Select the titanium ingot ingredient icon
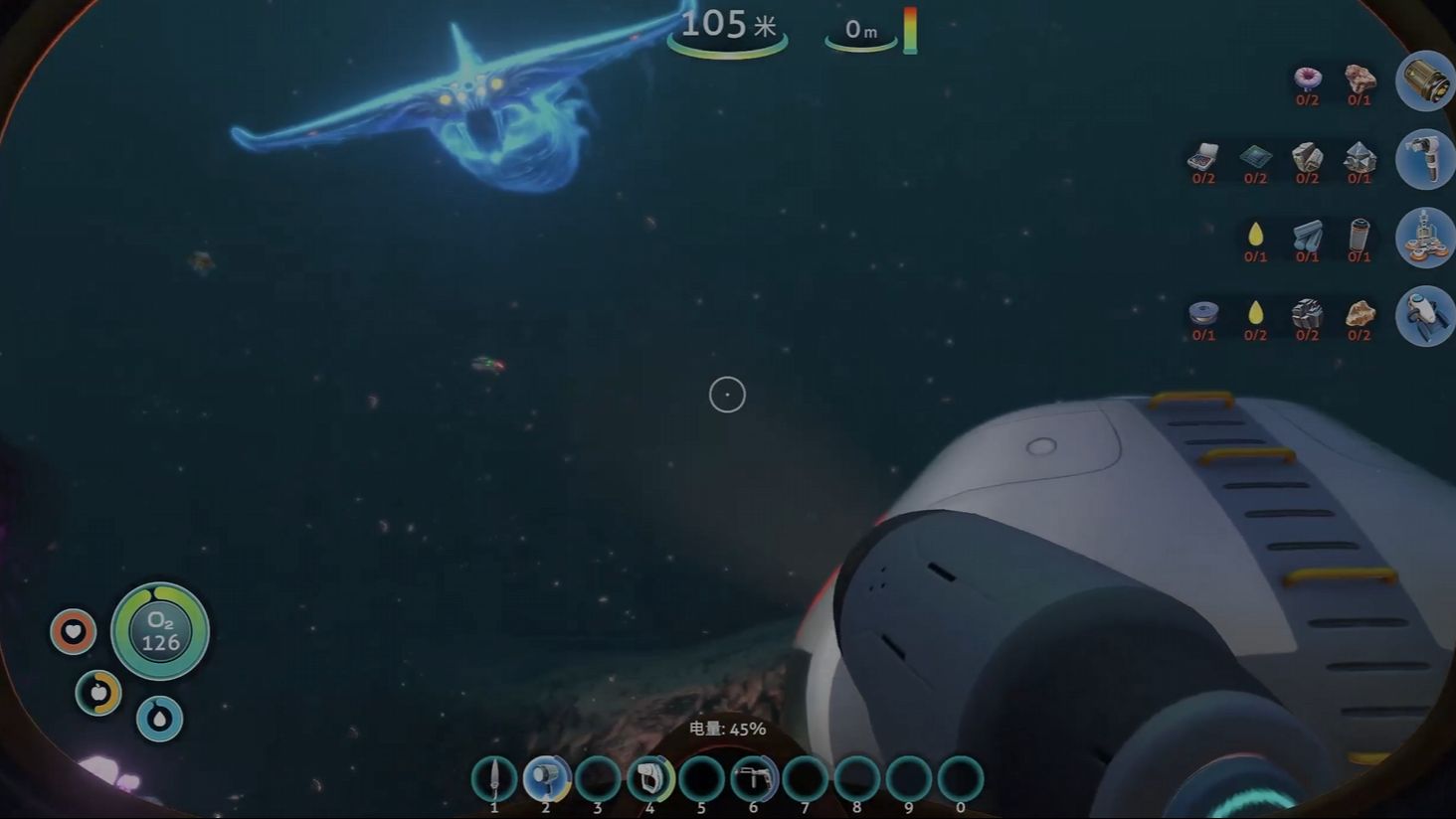Image resolution: width=1456 pixels, height=819 pixels. coord(1307,235)
